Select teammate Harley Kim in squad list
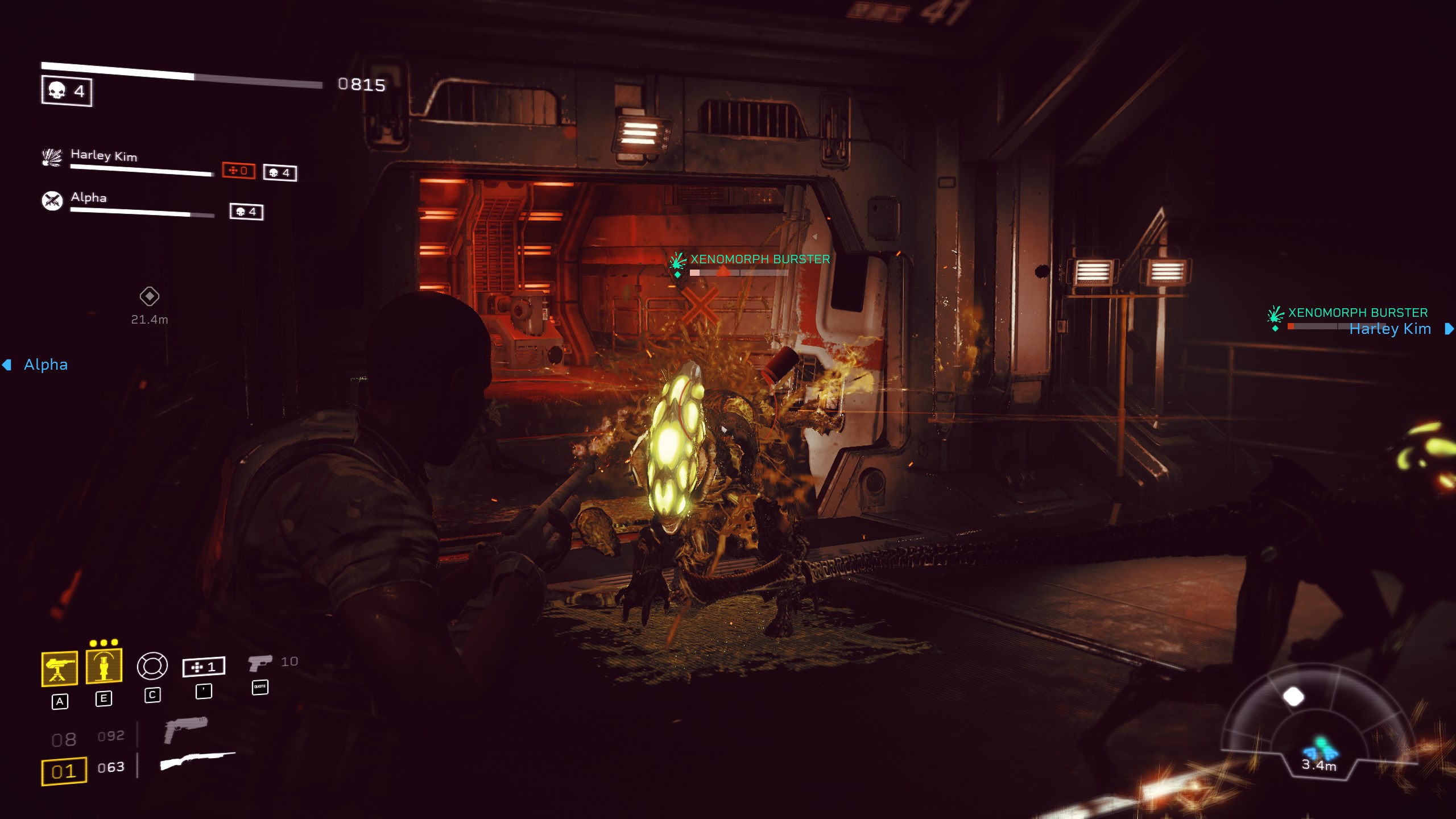 pos(104,155)
